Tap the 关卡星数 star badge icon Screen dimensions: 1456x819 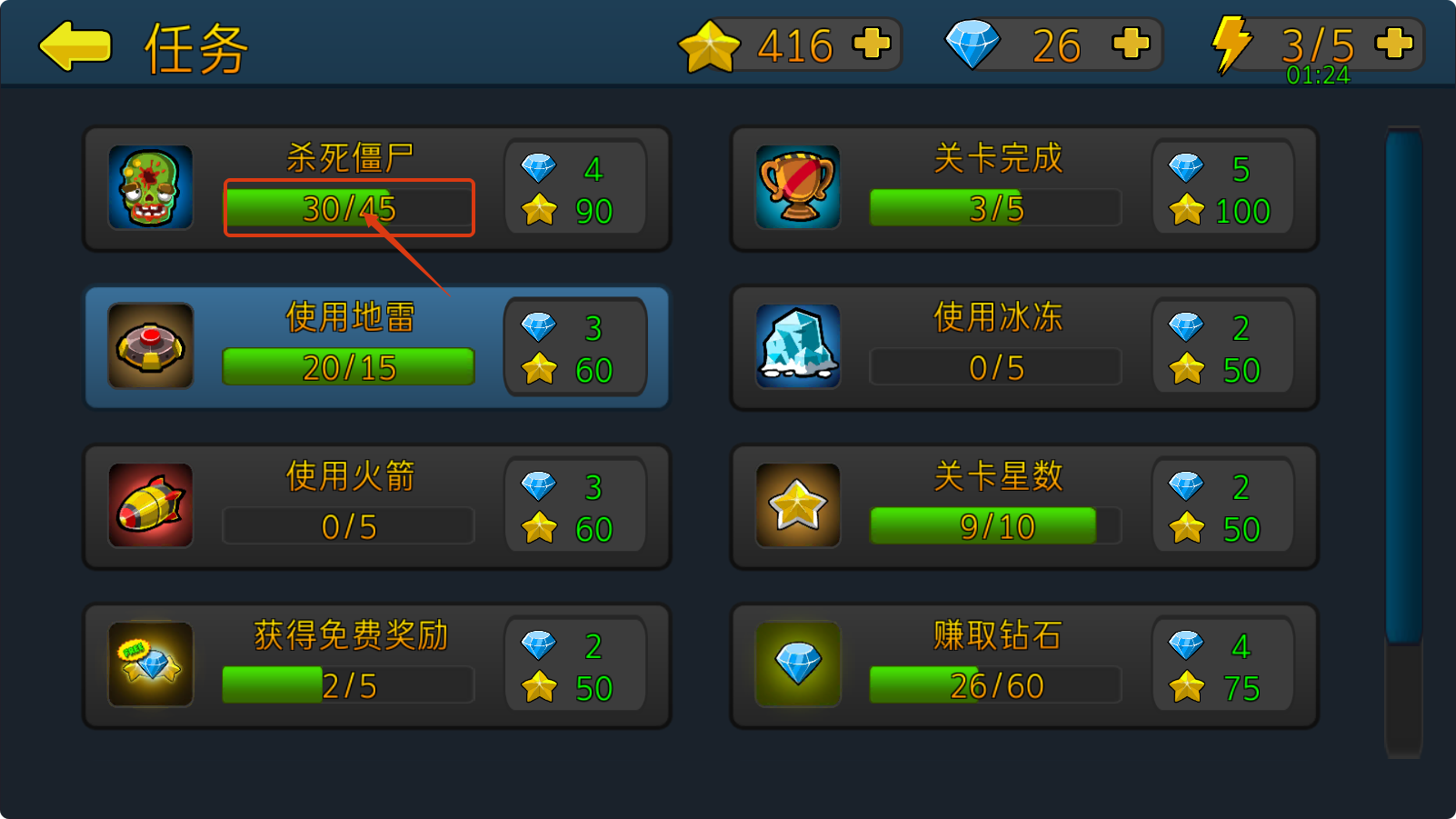coord(797,505)
